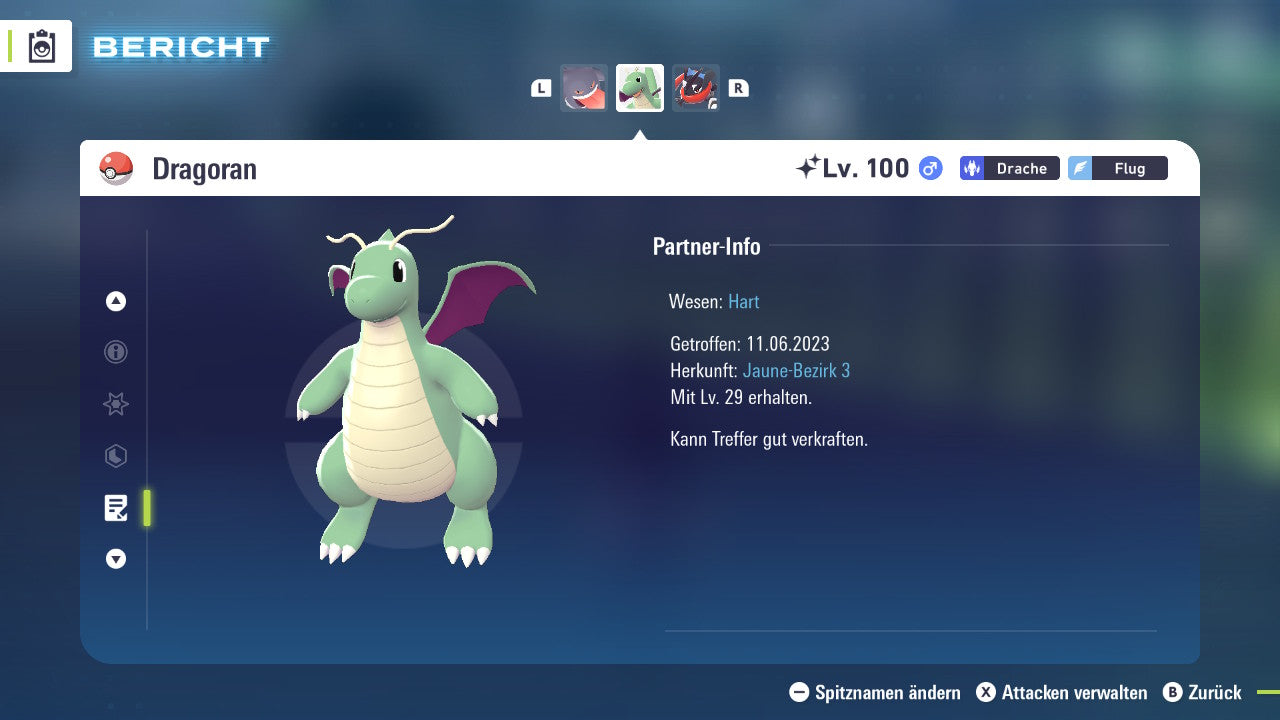Select the gray shark Pokémon party thumbnail

pyautogui.click(x=584, y=88)
